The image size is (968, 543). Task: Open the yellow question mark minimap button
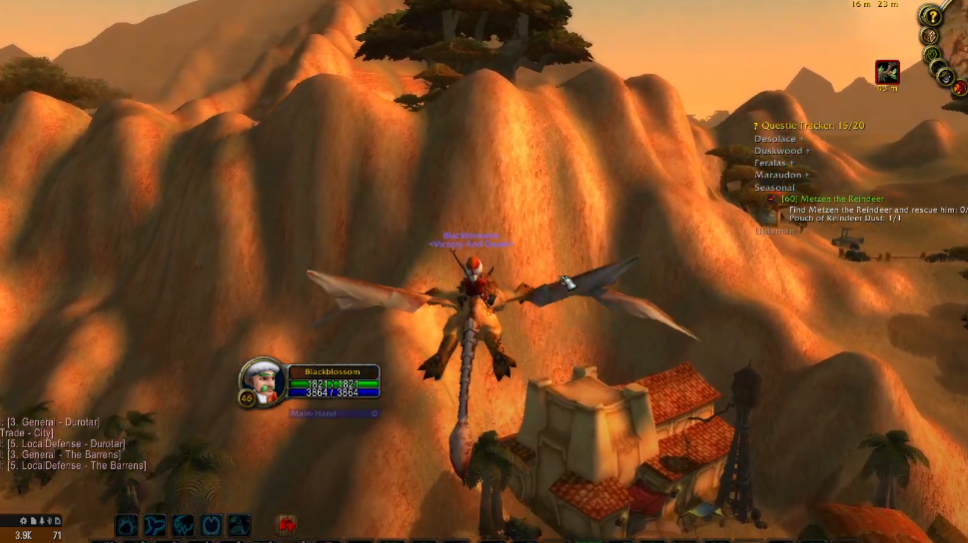931,16
